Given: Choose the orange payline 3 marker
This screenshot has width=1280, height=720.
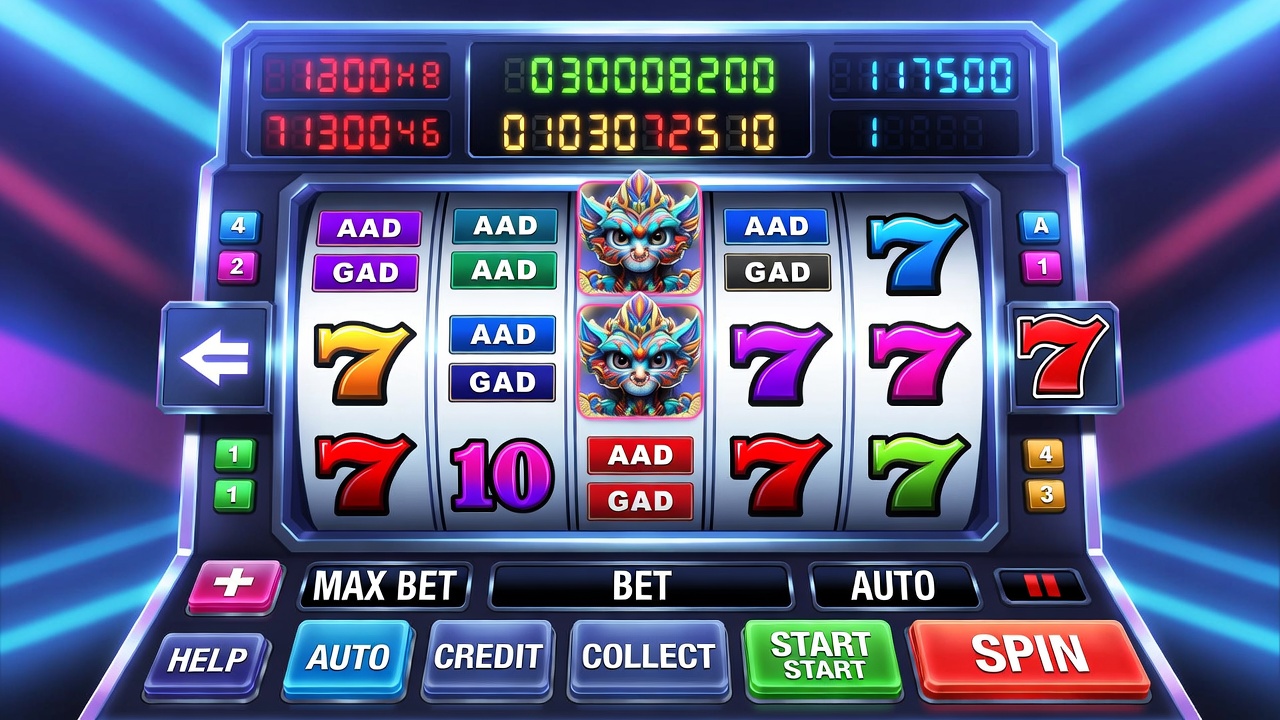Looking at the screenshot, I should (x=1044, y=495).
